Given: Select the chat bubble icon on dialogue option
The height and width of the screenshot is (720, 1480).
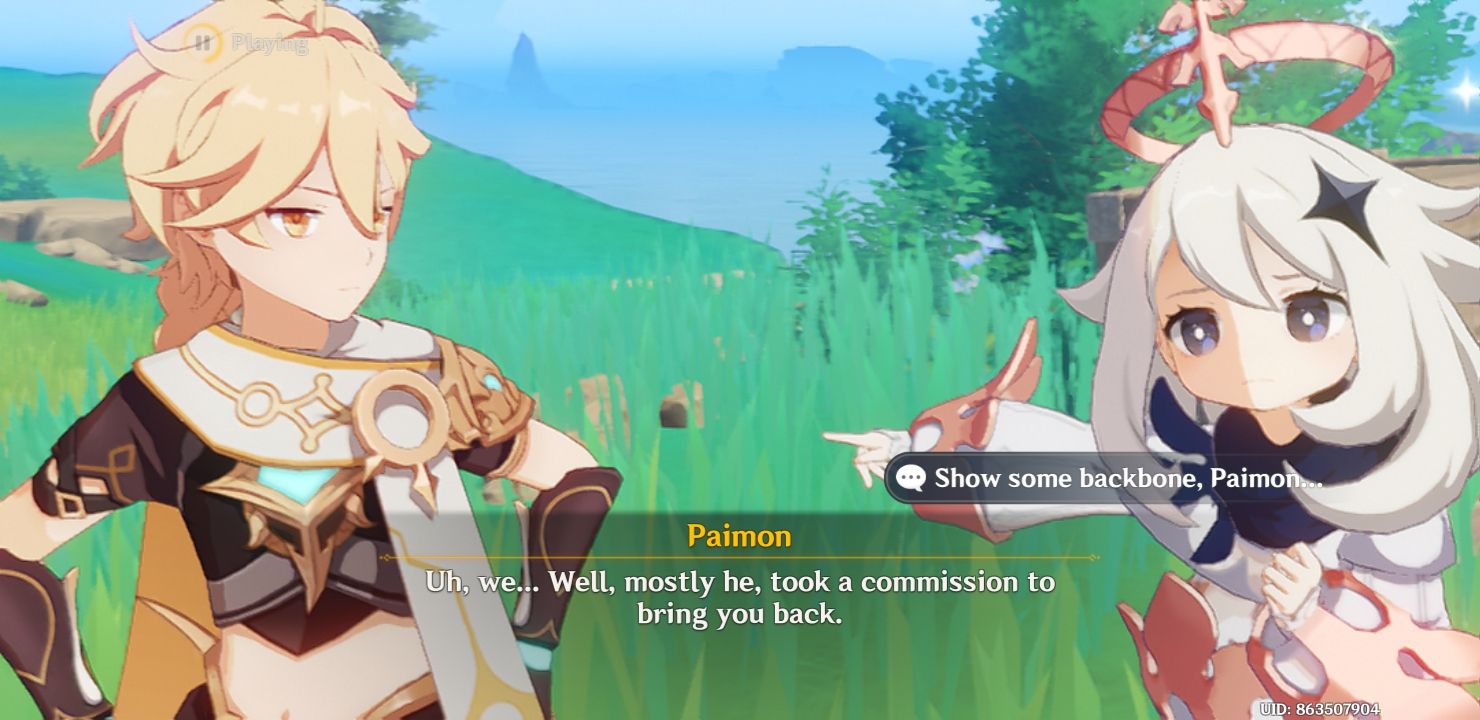Looking at the screenshot, I should 911,479.
